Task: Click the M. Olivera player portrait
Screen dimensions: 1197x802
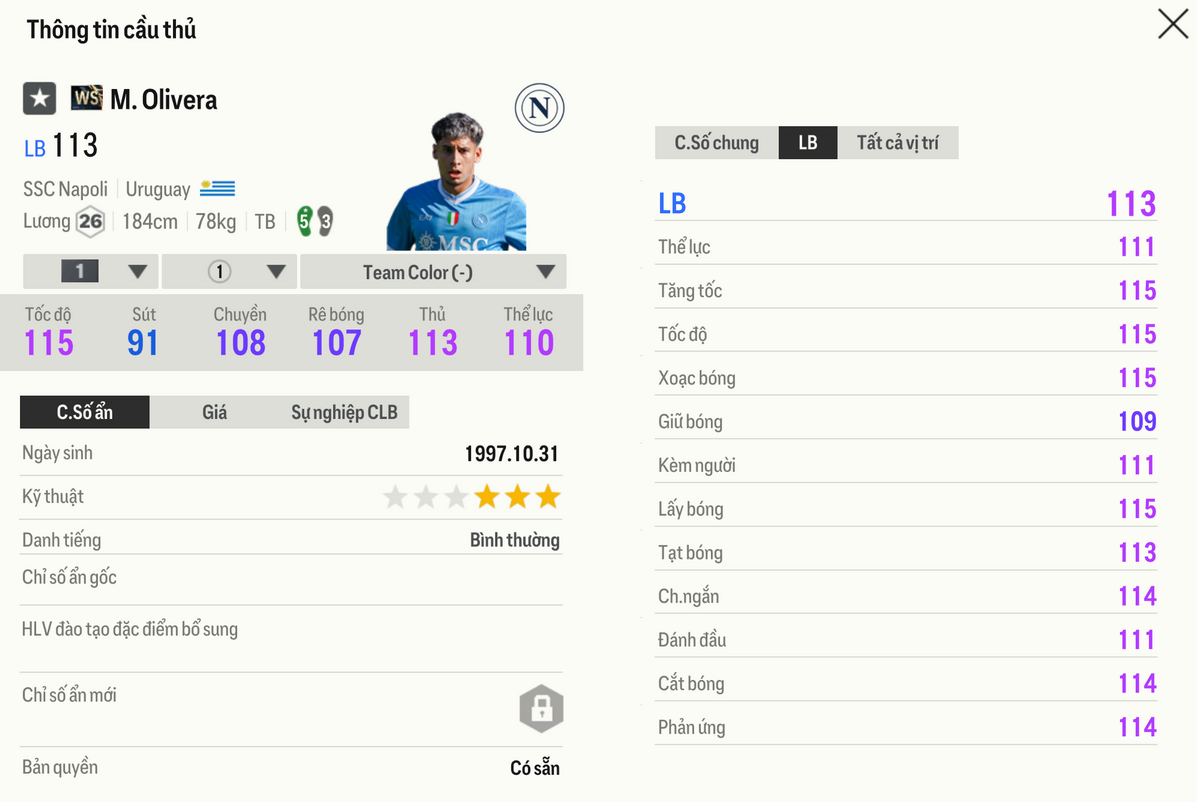Action: click(456, 185)
